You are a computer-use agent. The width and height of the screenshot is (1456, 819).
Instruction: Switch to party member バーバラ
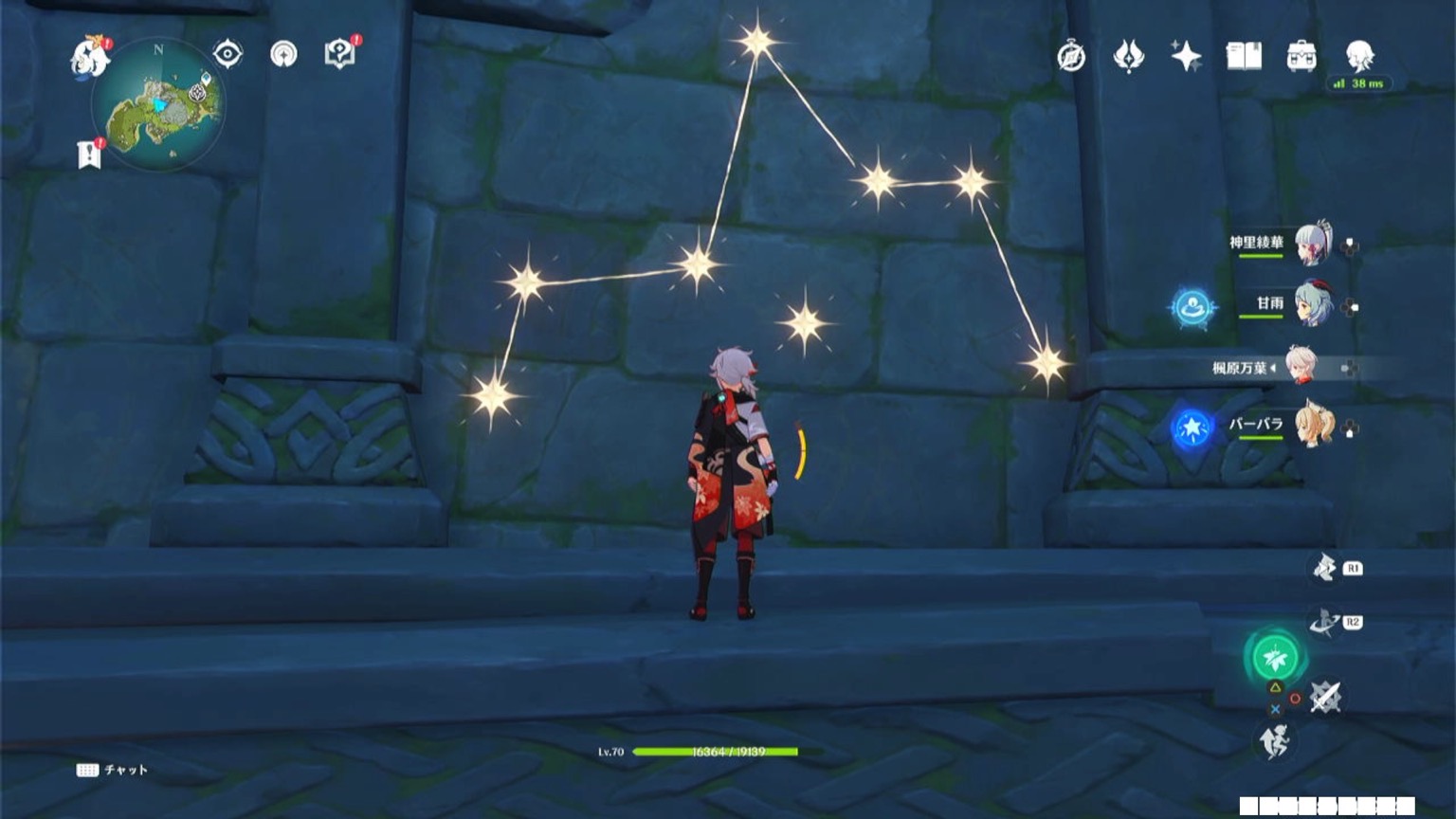tap(1316, 427)
